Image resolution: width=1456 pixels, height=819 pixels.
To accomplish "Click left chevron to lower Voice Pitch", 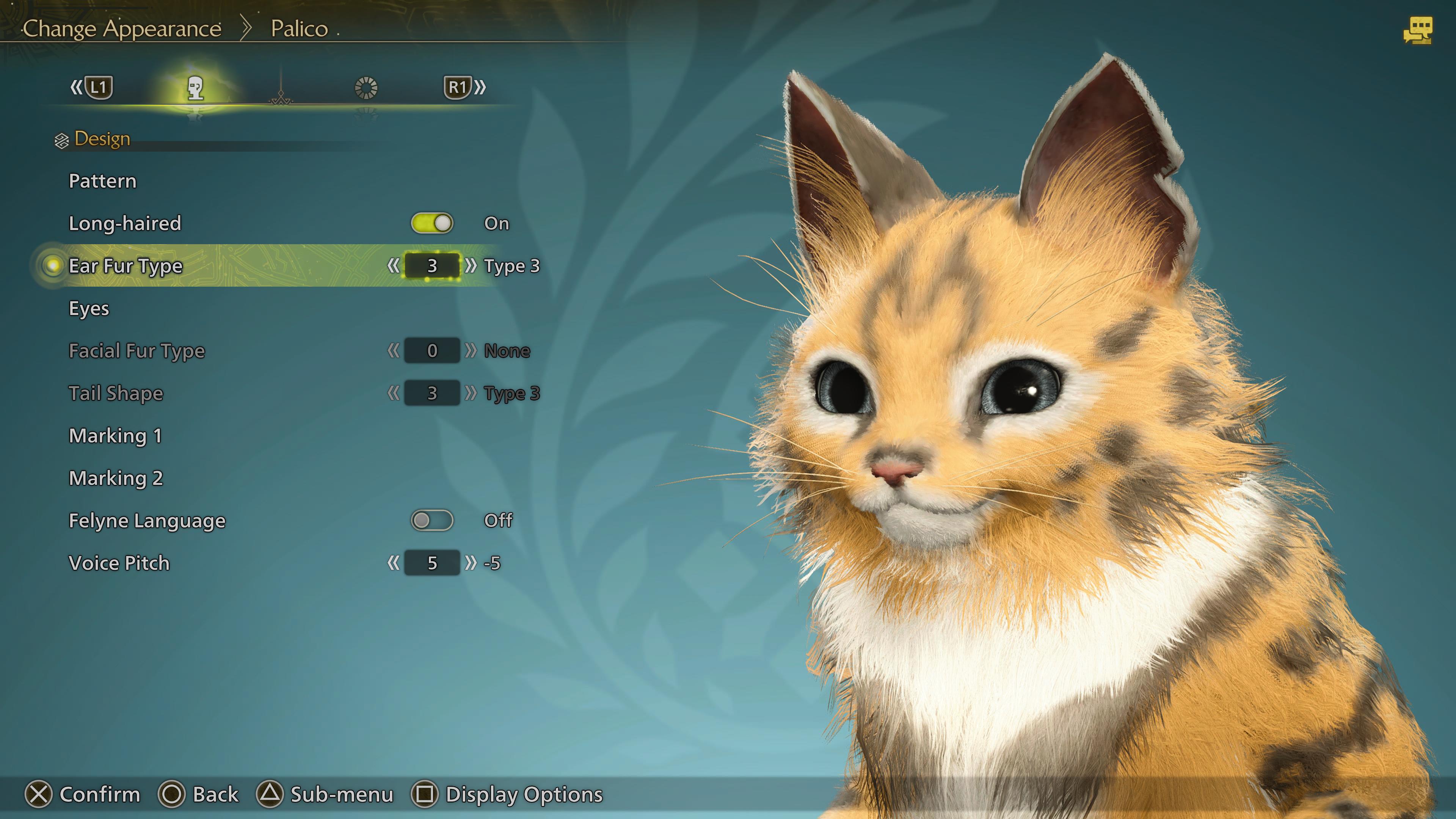I will [394, 563].
